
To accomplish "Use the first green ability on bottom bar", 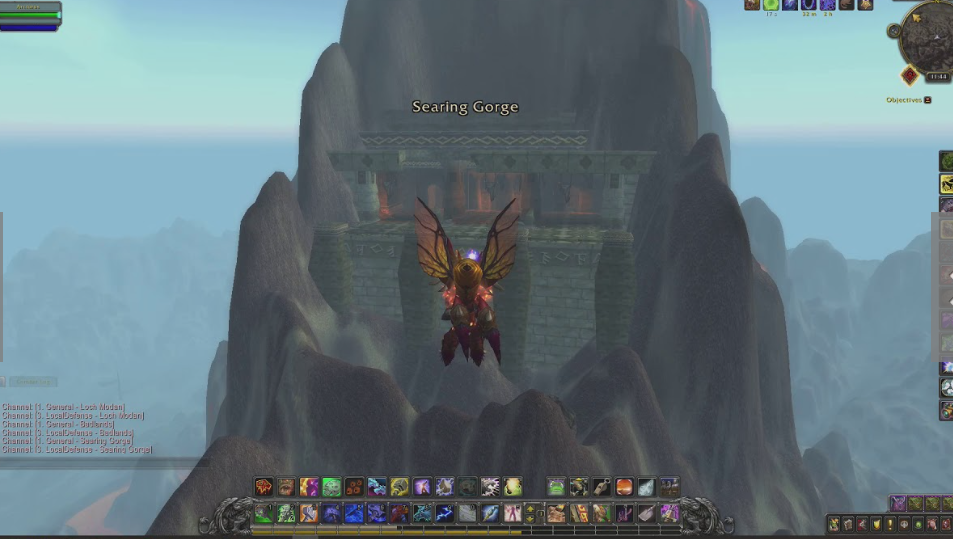I will click(x=263, y=513).
